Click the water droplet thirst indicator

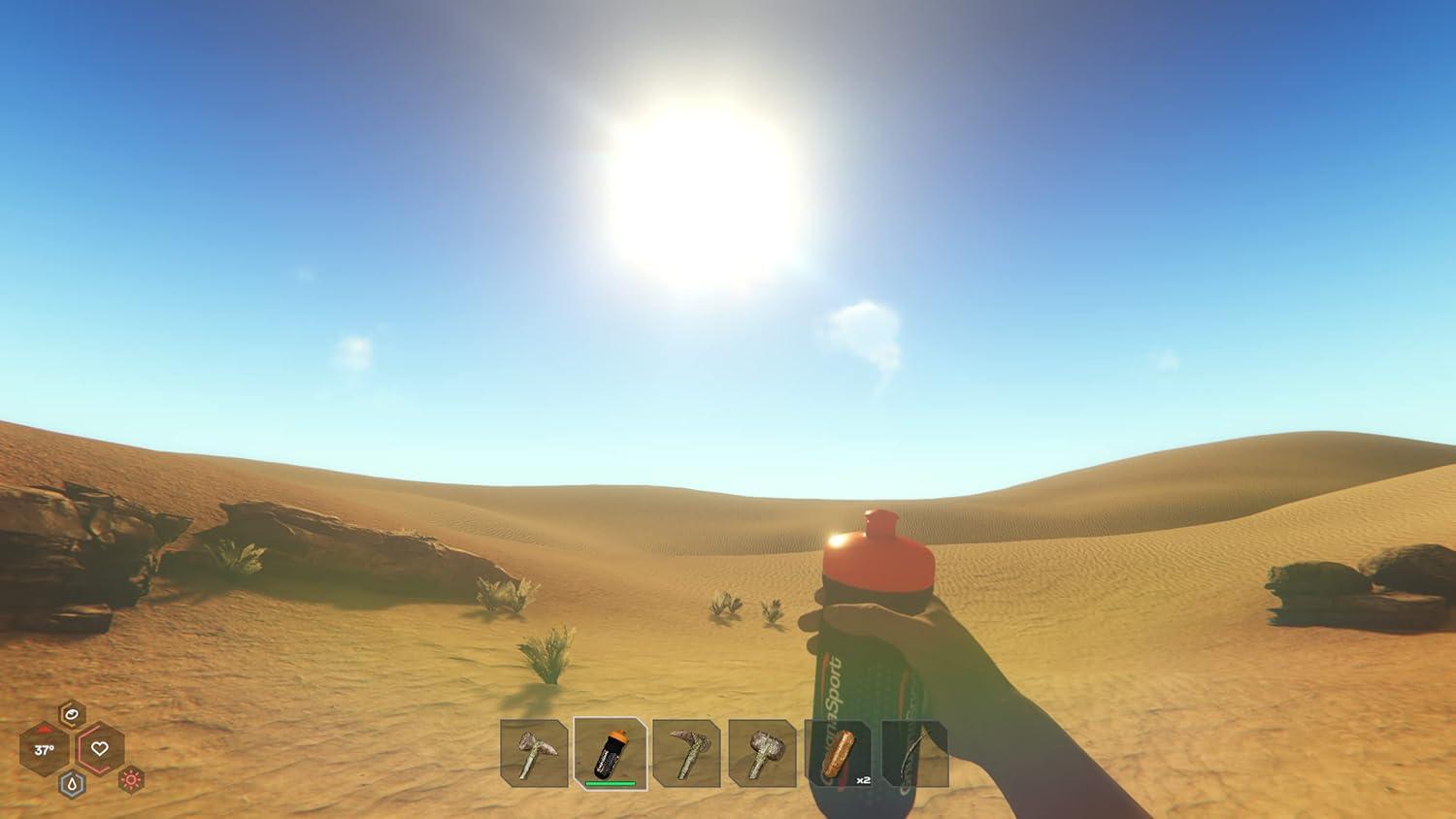[x=72, y=783]
